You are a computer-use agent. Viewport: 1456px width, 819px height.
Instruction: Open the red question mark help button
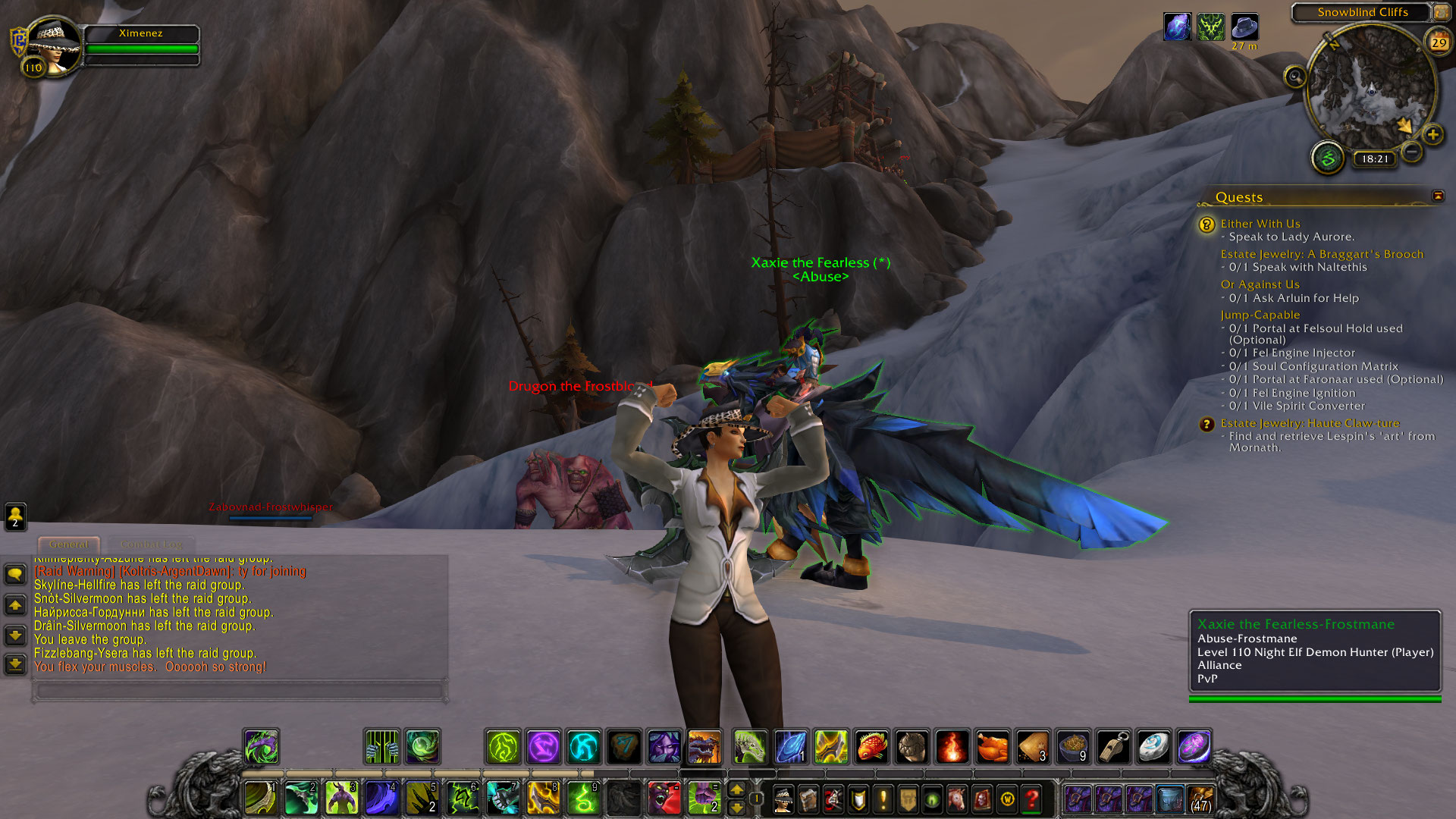point(1031,799)
